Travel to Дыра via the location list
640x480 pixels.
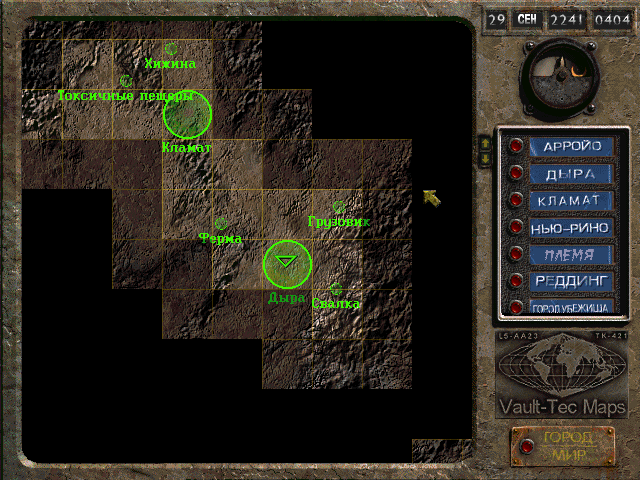(571, 173)
